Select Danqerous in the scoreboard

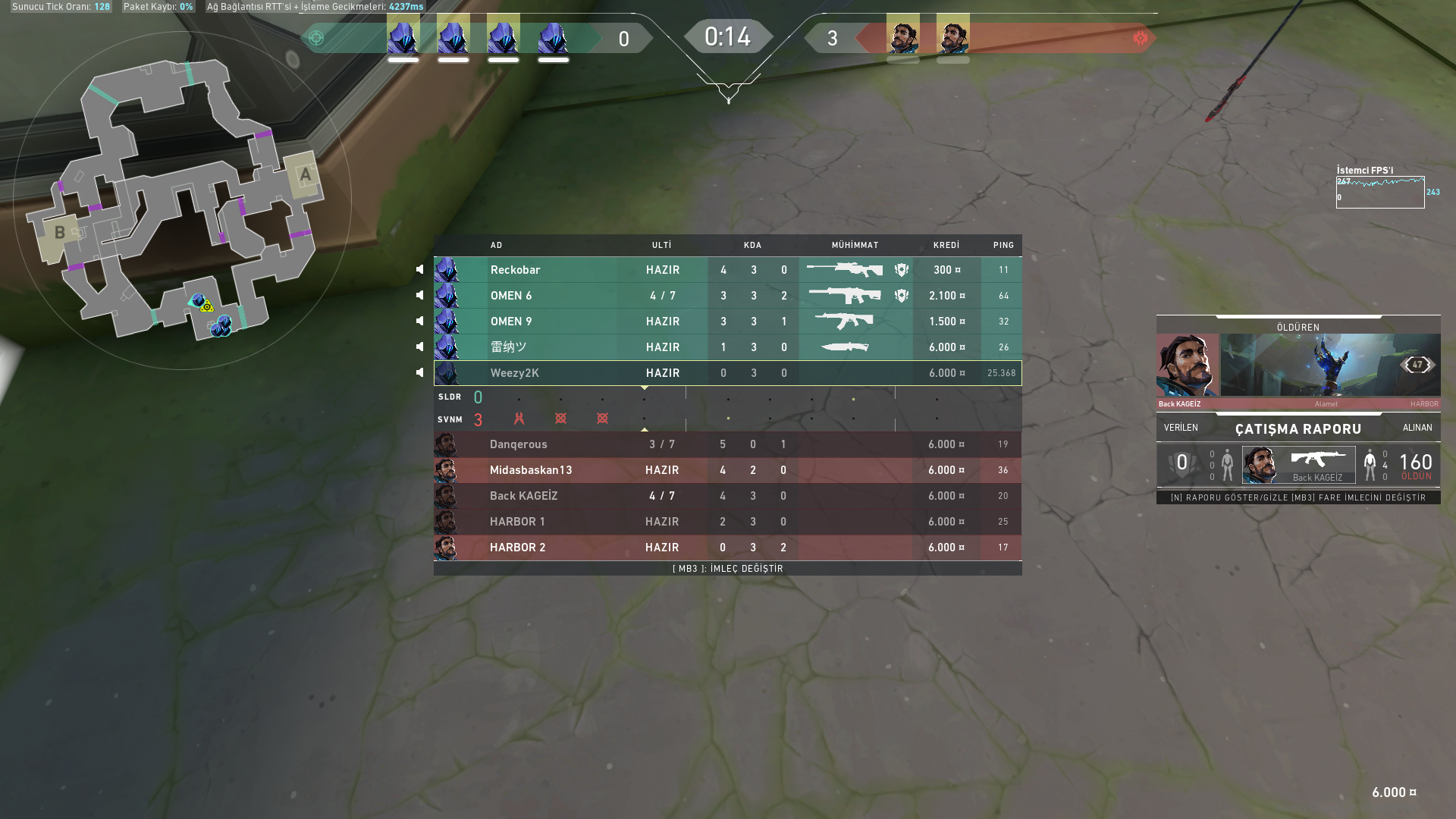pyautogui.click(x=726, y=444)
